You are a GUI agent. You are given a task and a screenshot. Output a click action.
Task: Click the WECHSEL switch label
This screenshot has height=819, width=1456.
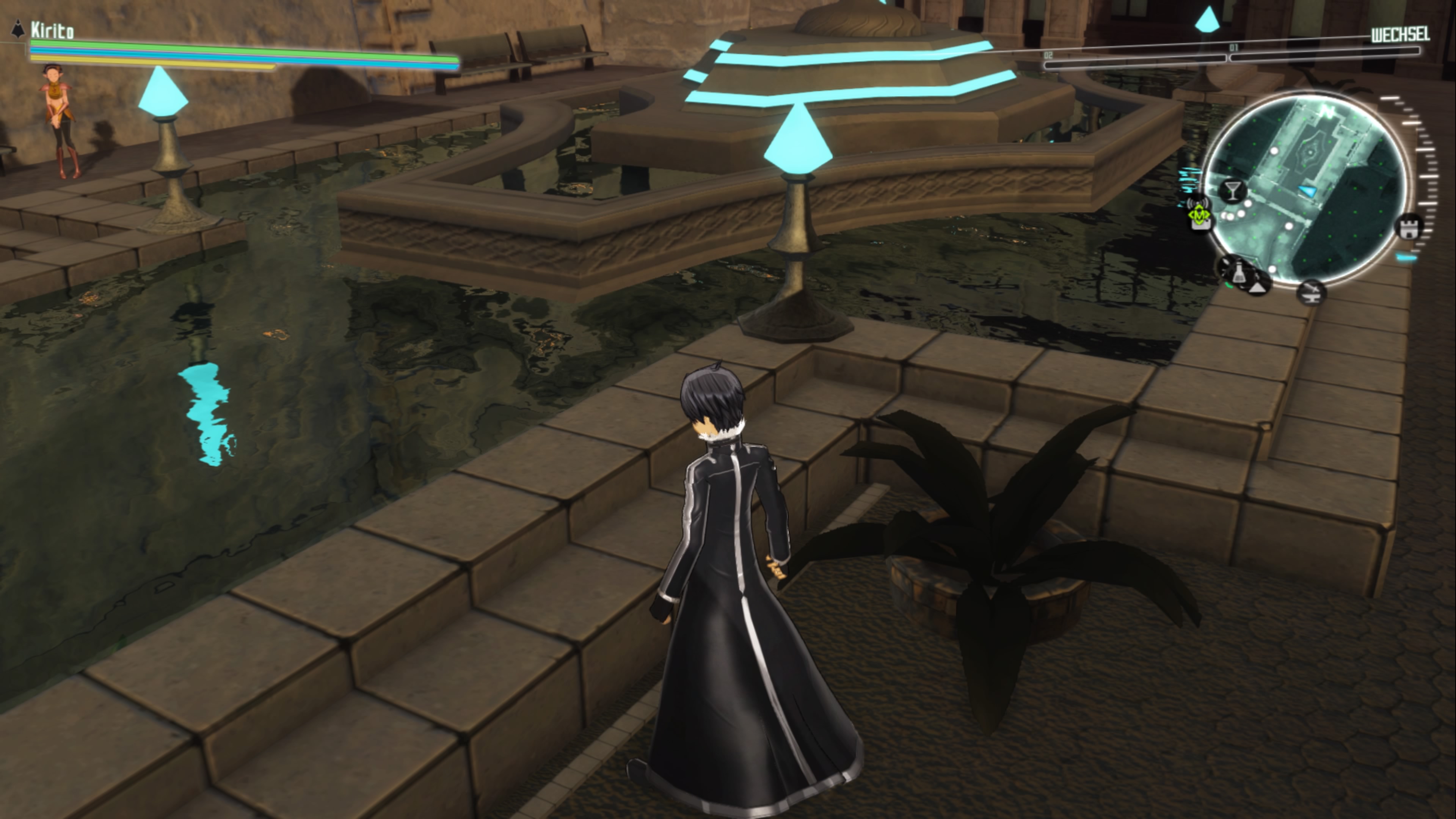[1400, 35]
